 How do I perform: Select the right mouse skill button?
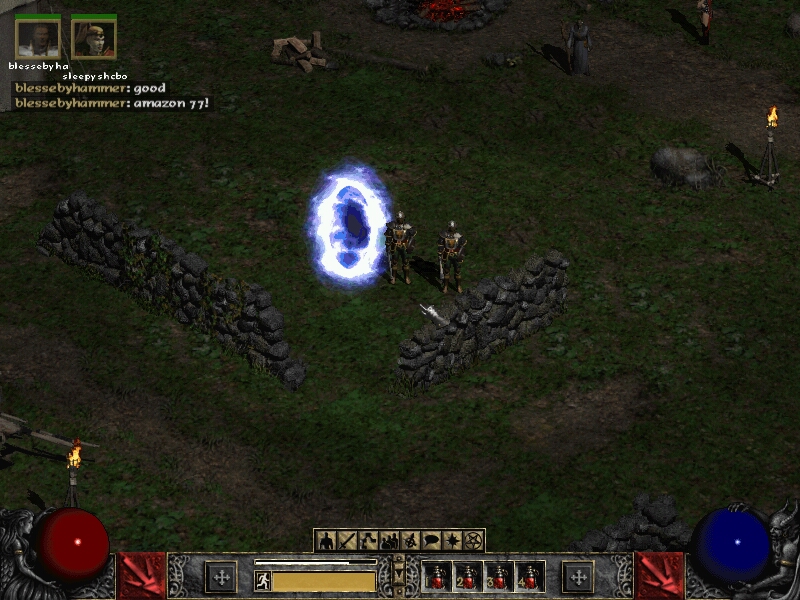coord(578,576)
